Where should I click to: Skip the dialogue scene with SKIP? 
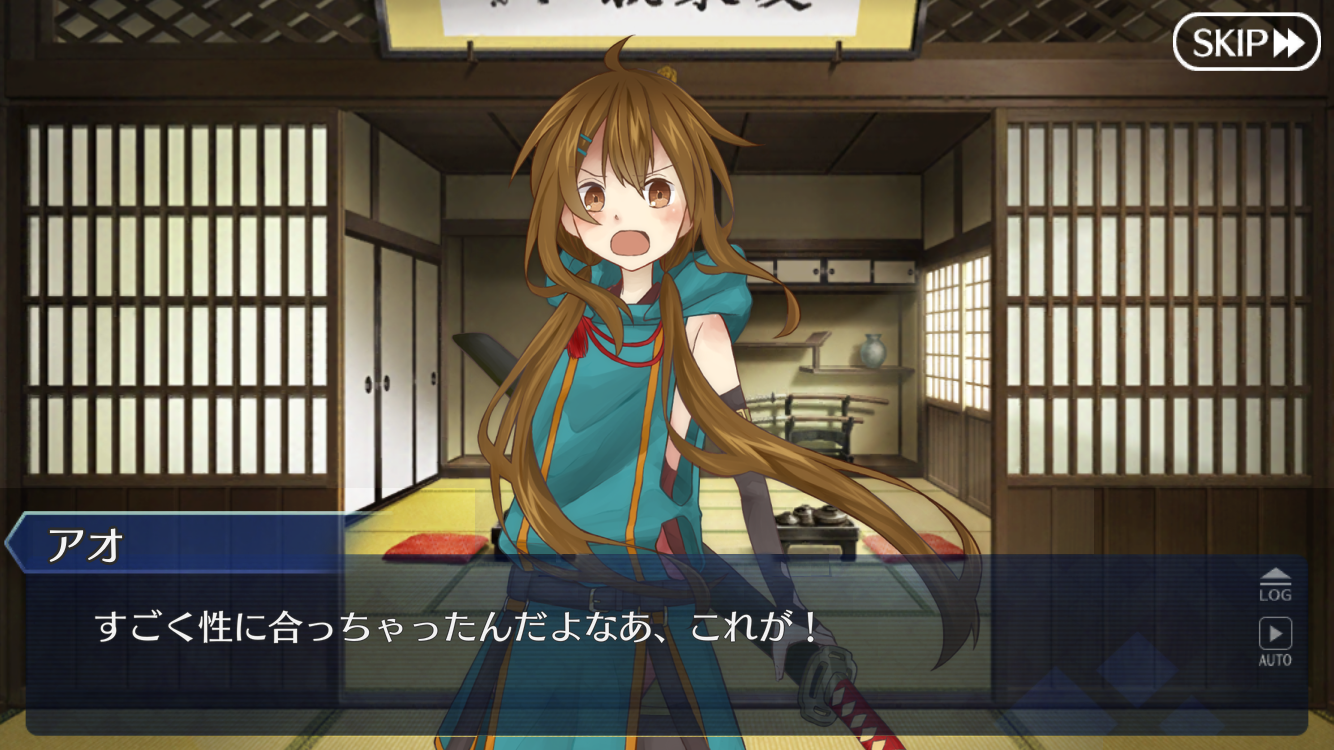coord(1246,42)
